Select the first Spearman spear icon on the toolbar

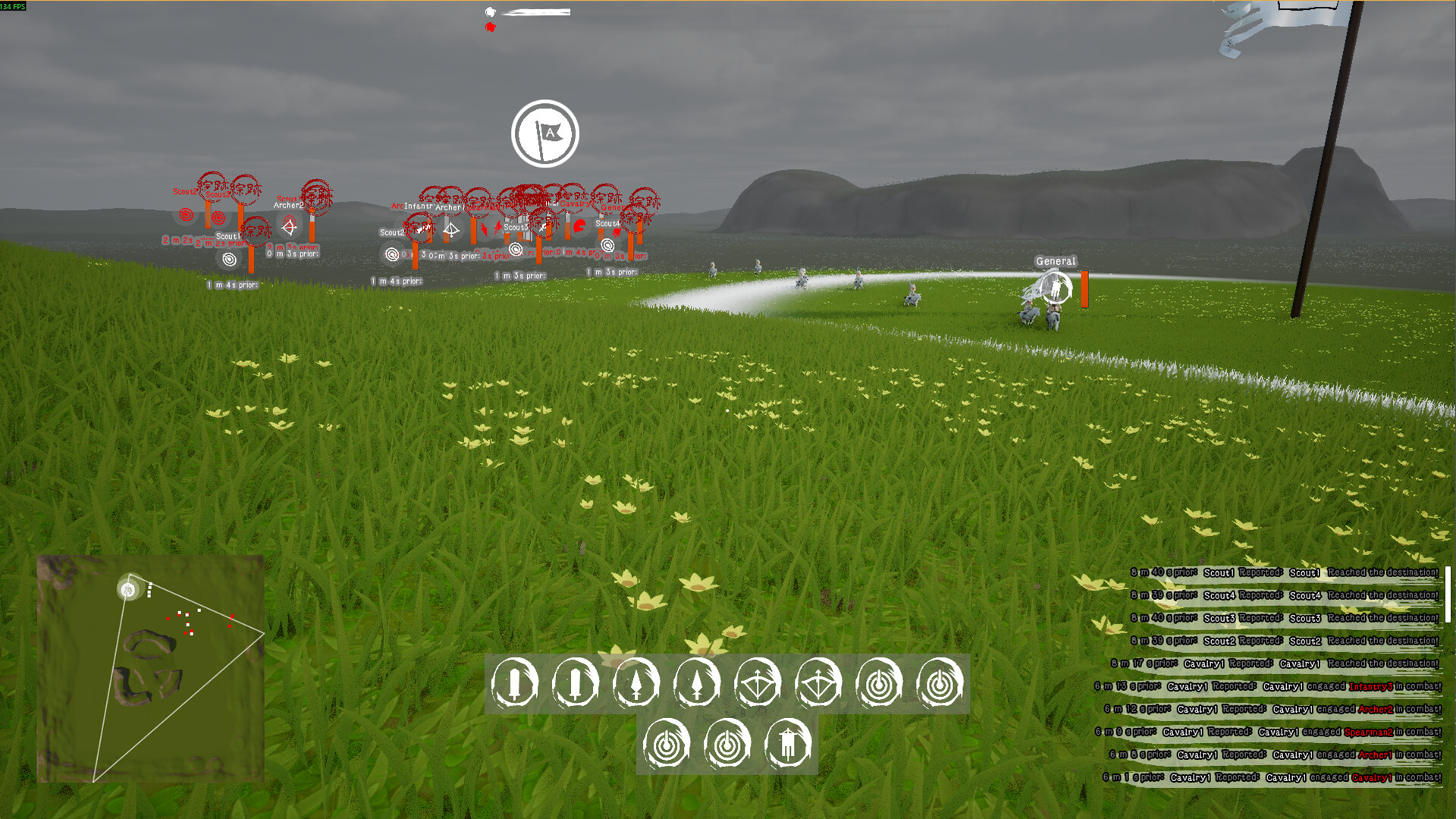pos(637,682)
